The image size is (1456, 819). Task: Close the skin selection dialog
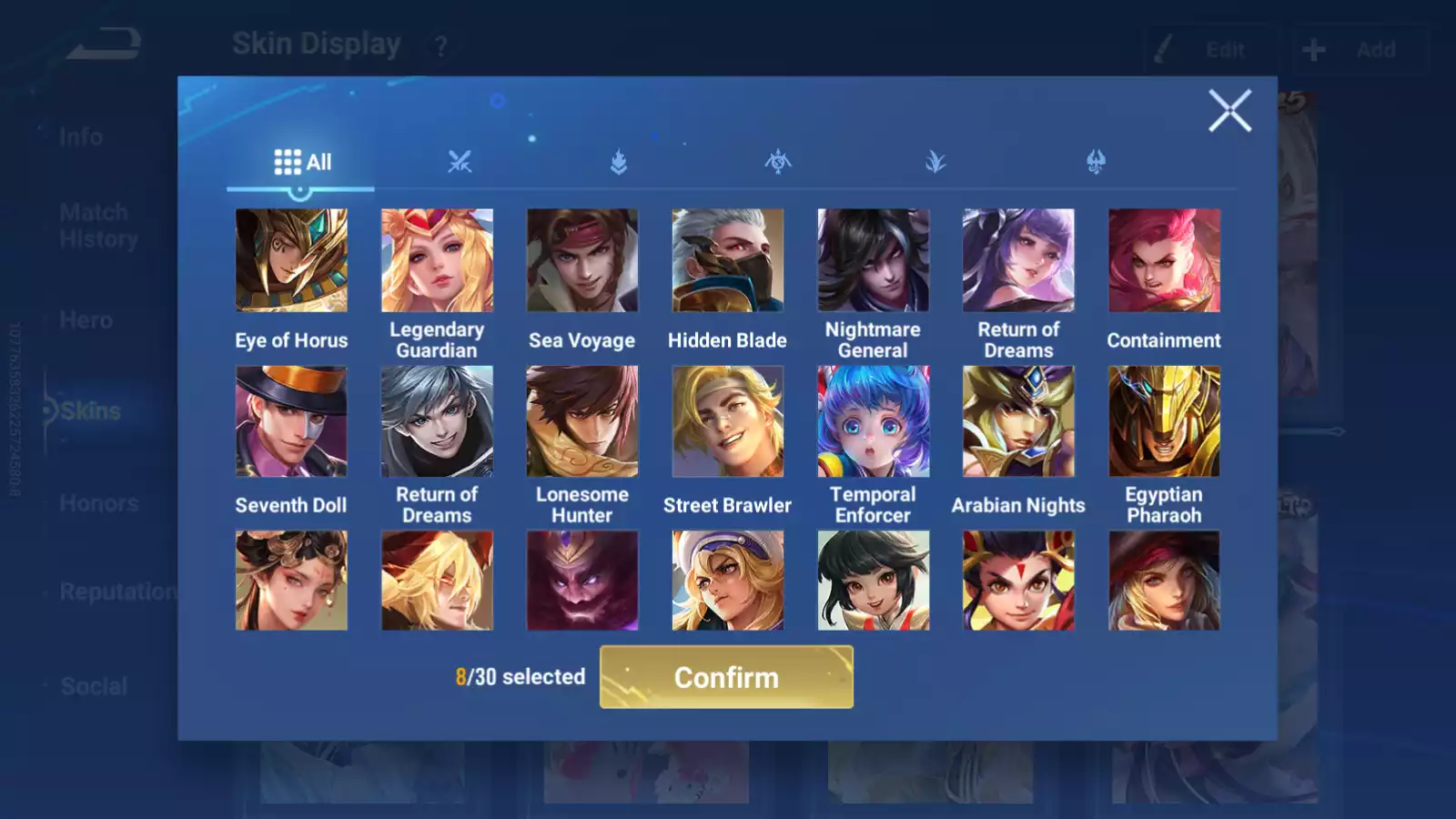coord(1230,111)
